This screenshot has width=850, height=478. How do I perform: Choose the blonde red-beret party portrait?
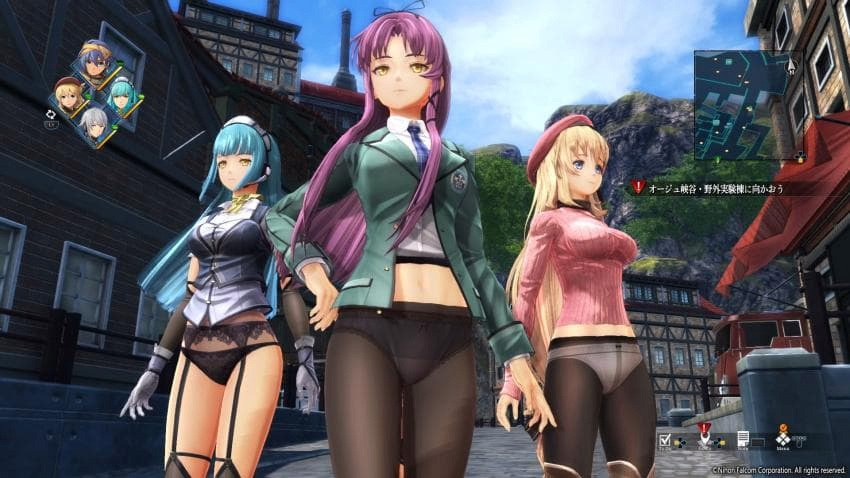click(x=70, y=96)
